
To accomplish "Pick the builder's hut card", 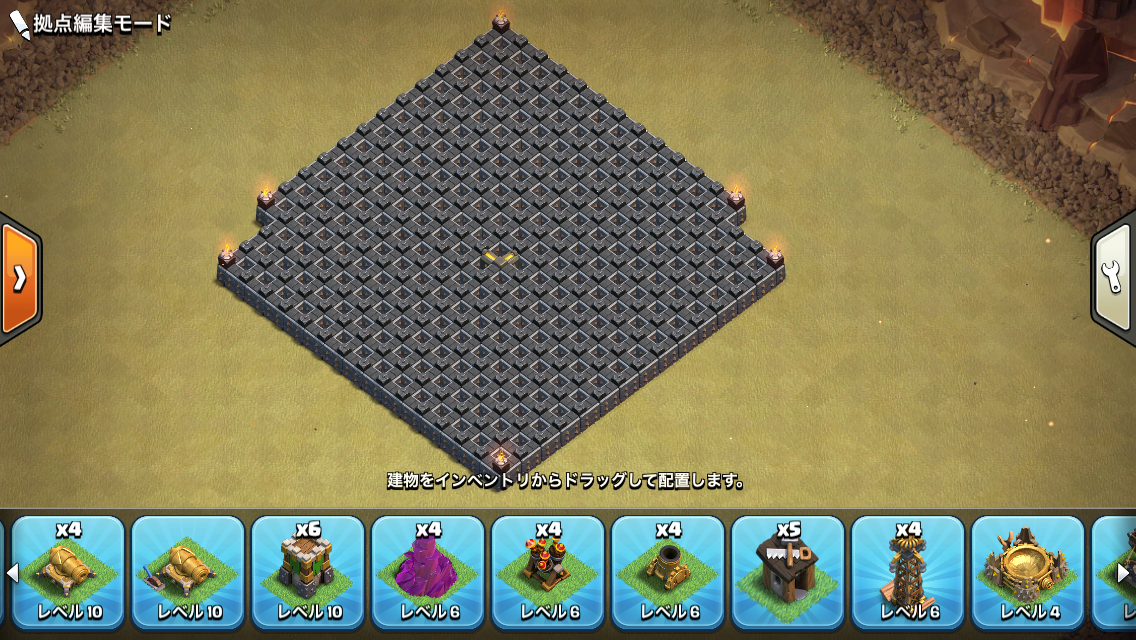I will [788, 572].
